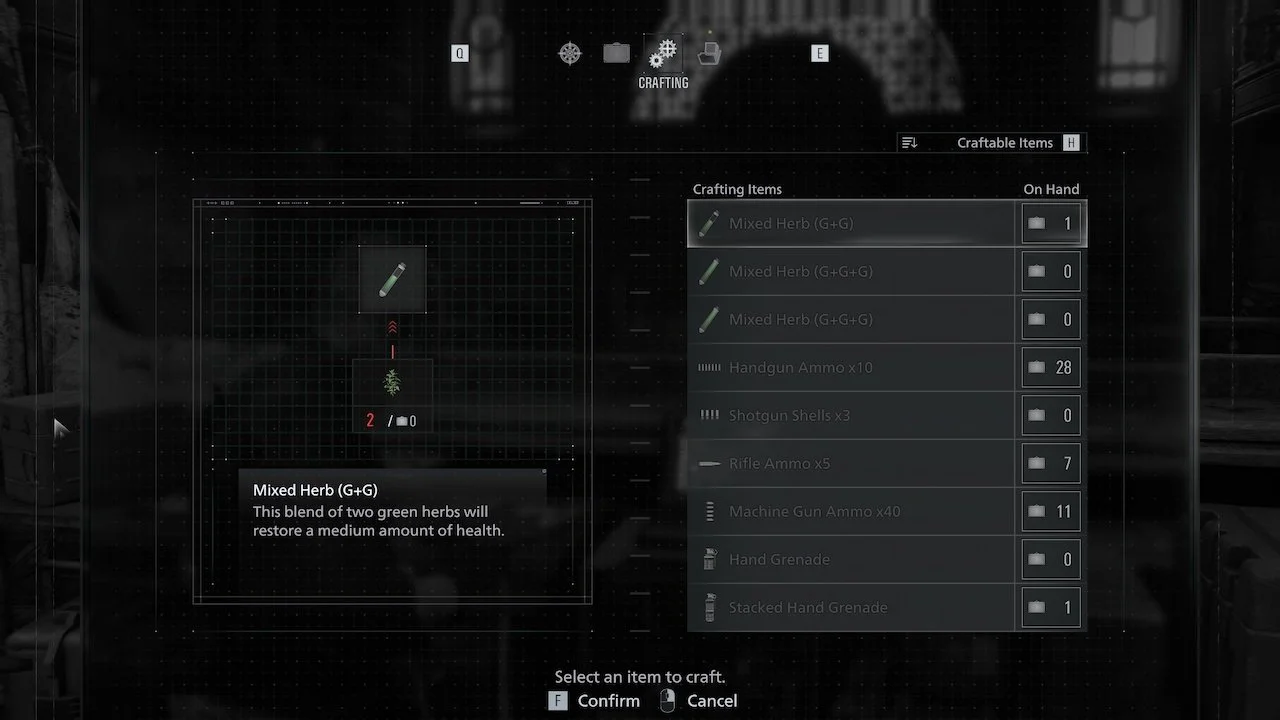The image size is (1280, 720).
Task: Click the green herb ingredient slot
Action: coord(392,383)
